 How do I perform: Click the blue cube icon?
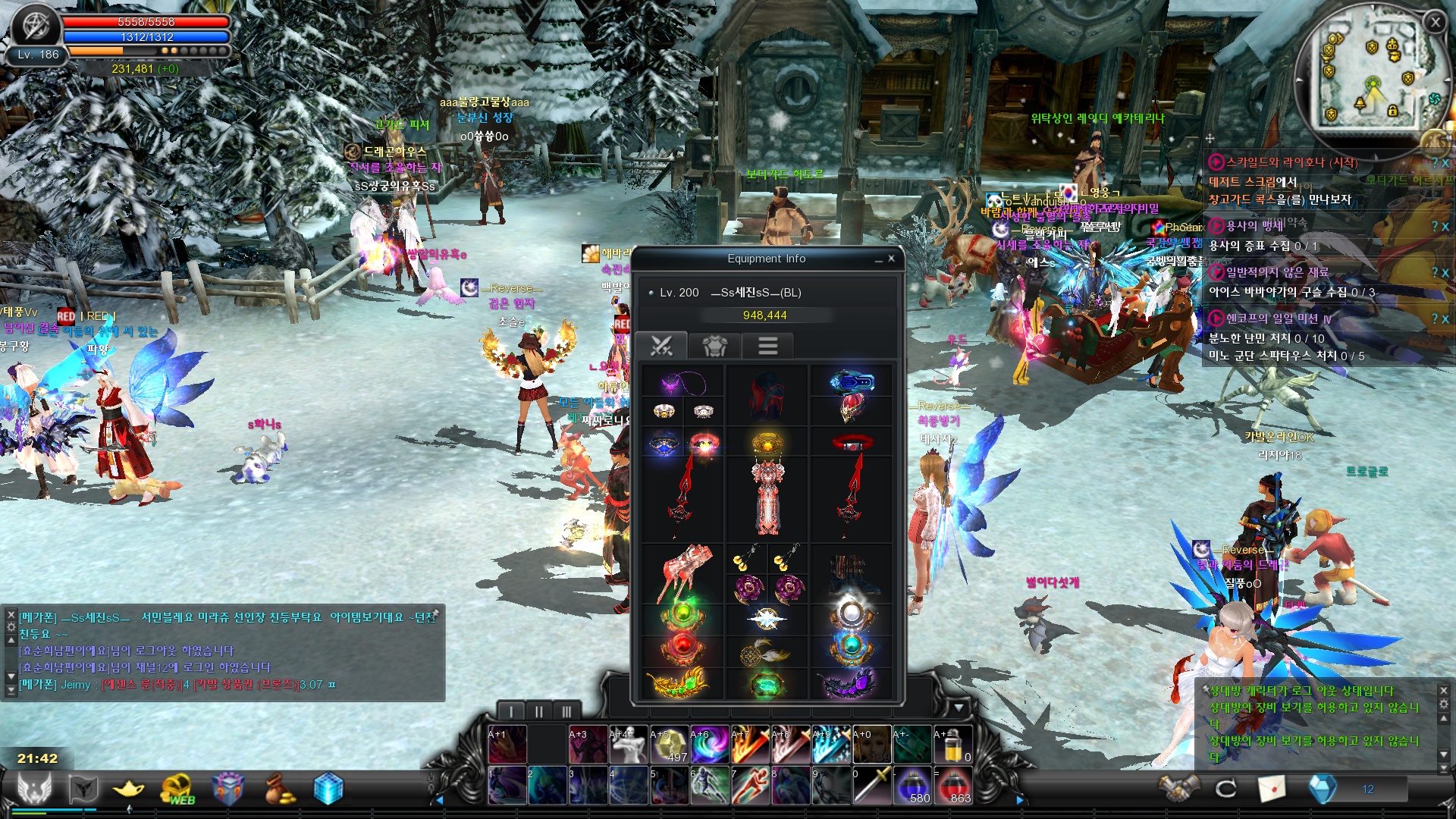(328, 789)
